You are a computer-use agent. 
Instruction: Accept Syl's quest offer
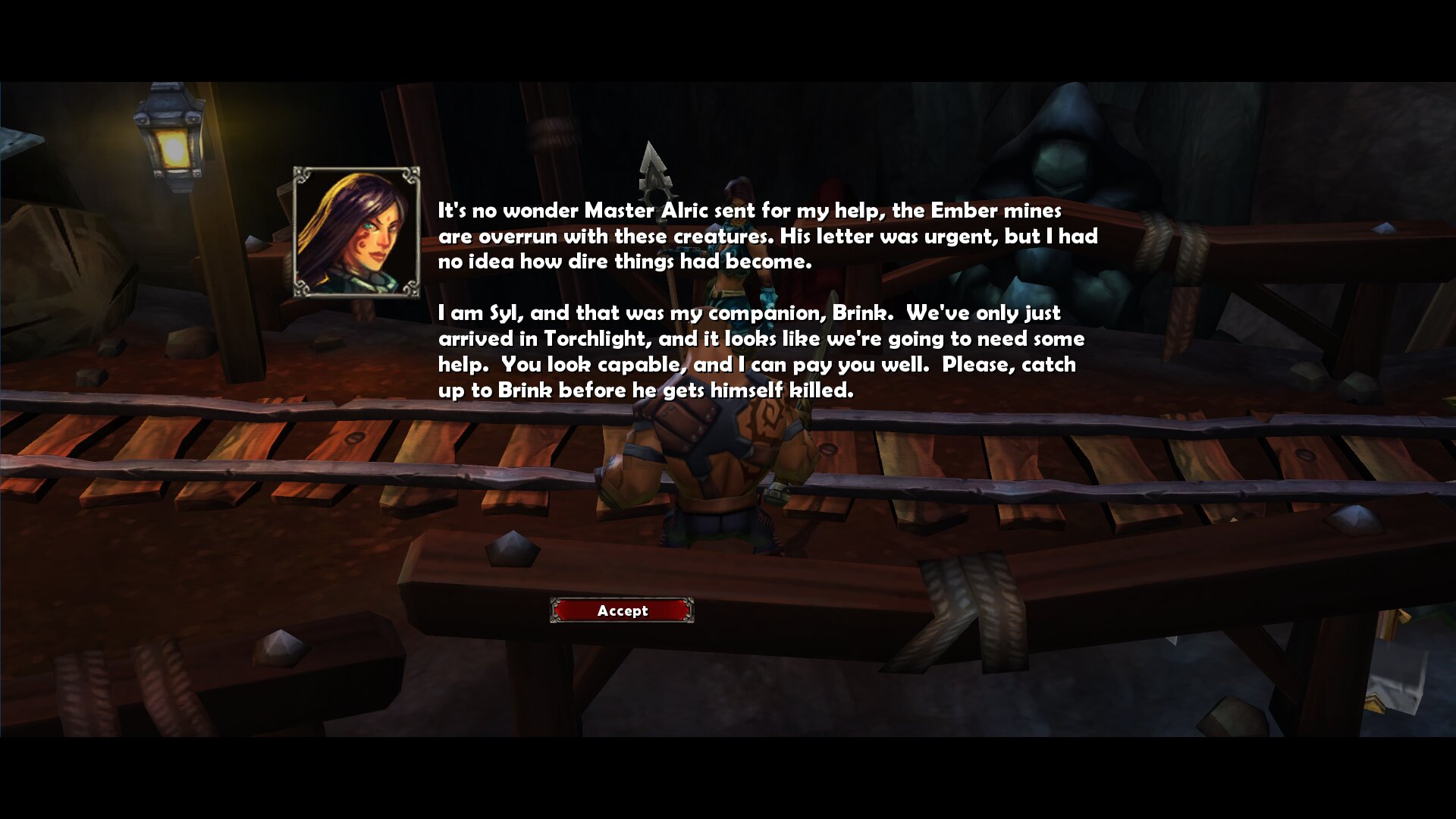coord(622,610)
